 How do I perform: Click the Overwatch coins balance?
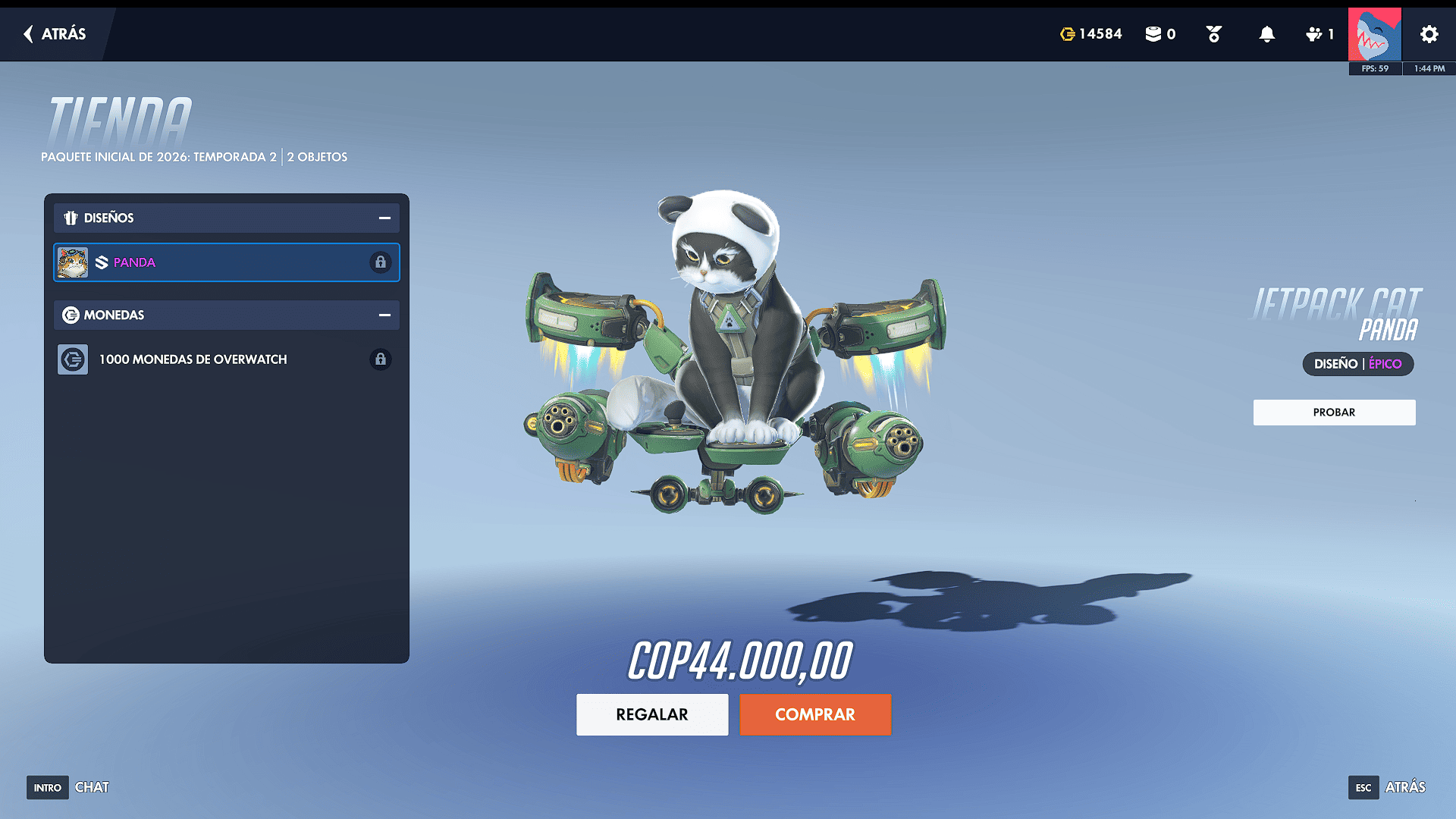coord(1090,34)
